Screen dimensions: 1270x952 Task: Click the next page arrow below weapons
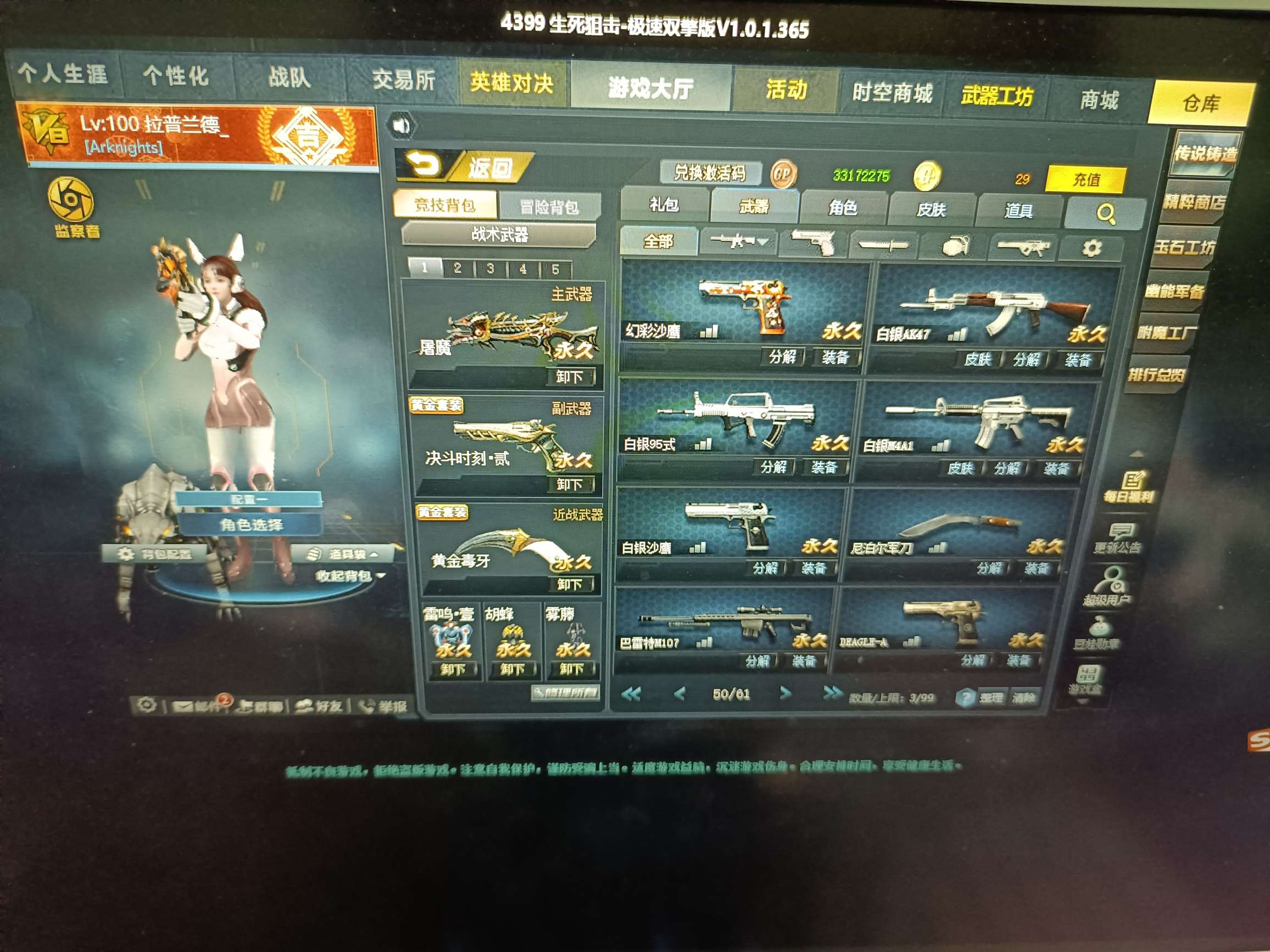tap(785, 693)
